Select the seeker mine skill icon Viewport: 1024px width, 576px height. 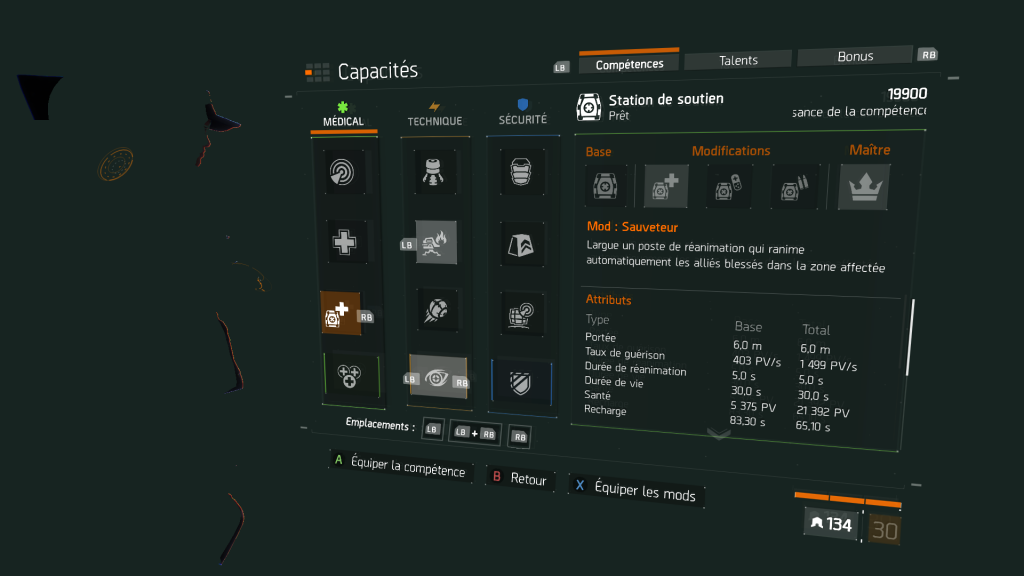coord(437,311)
